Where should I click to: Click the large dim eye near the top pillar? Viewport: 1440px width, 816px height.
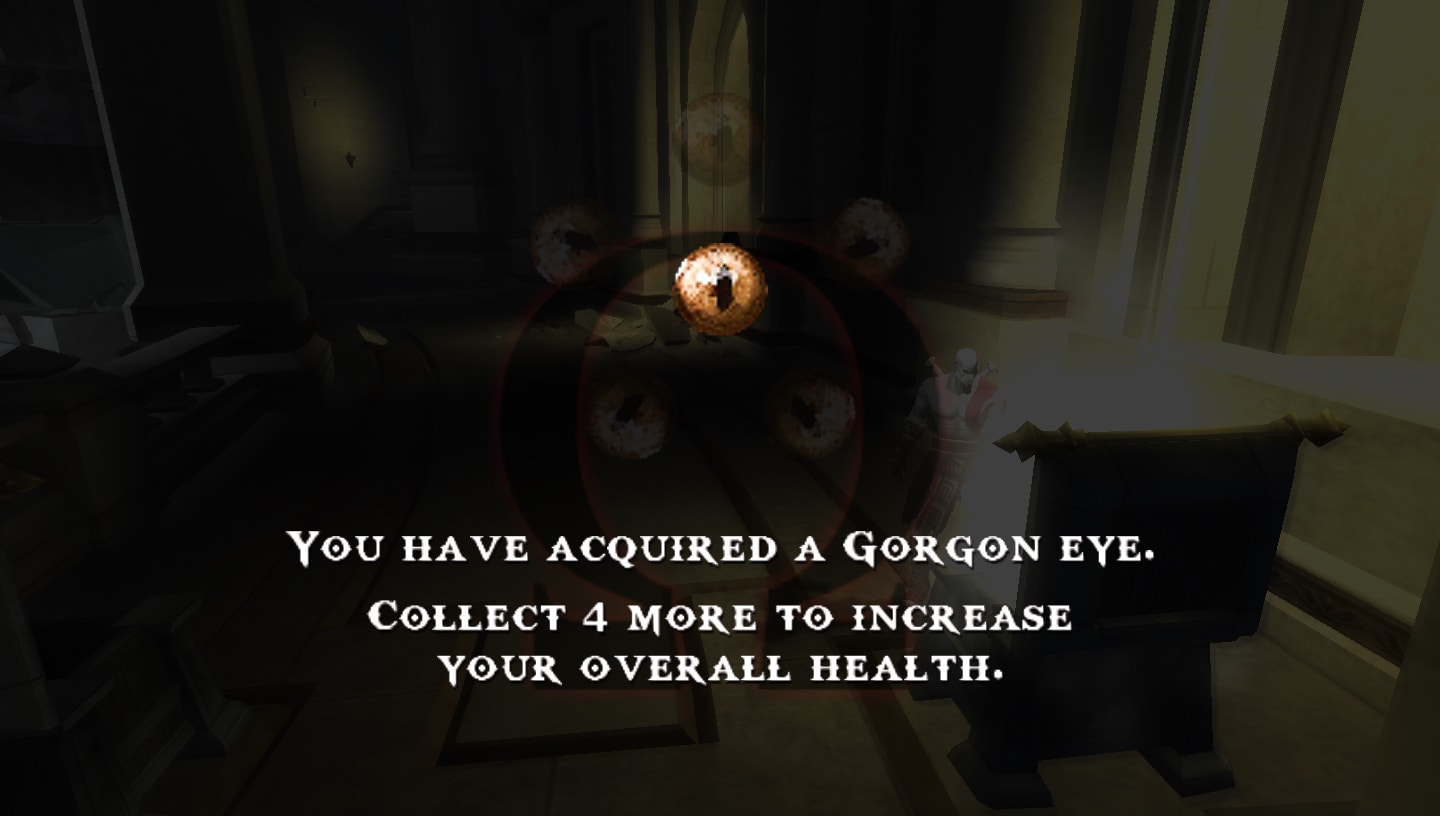[715, 135]
